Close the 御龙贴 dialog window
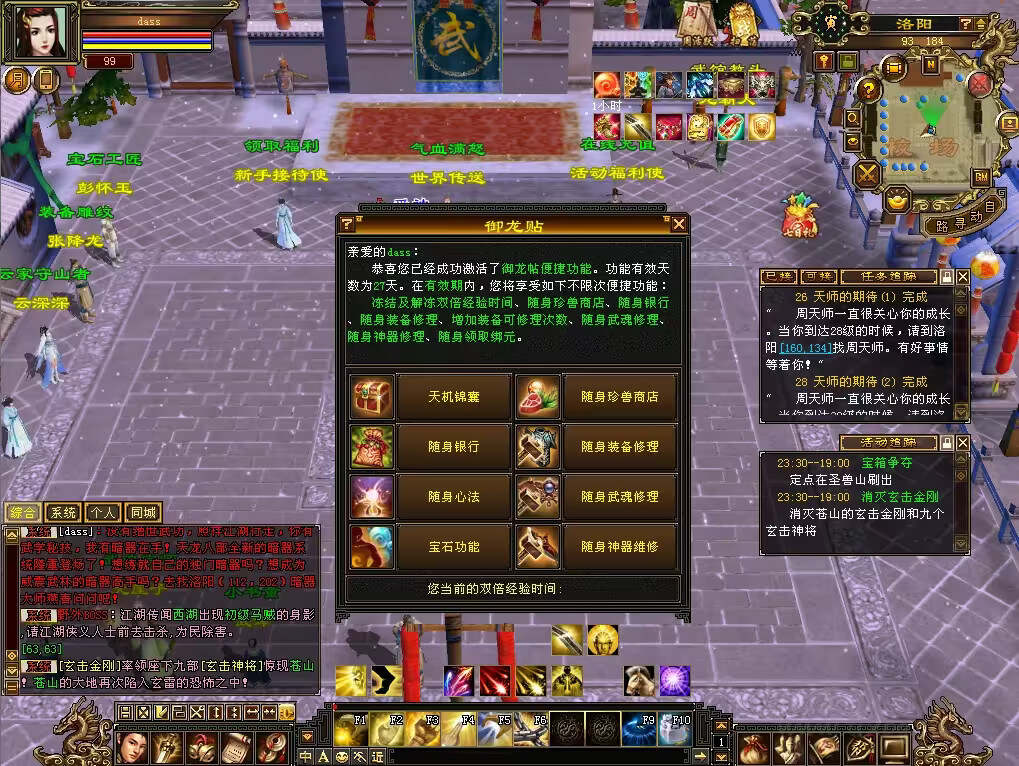Screen dimensions: 1019x766 point(679,224)
